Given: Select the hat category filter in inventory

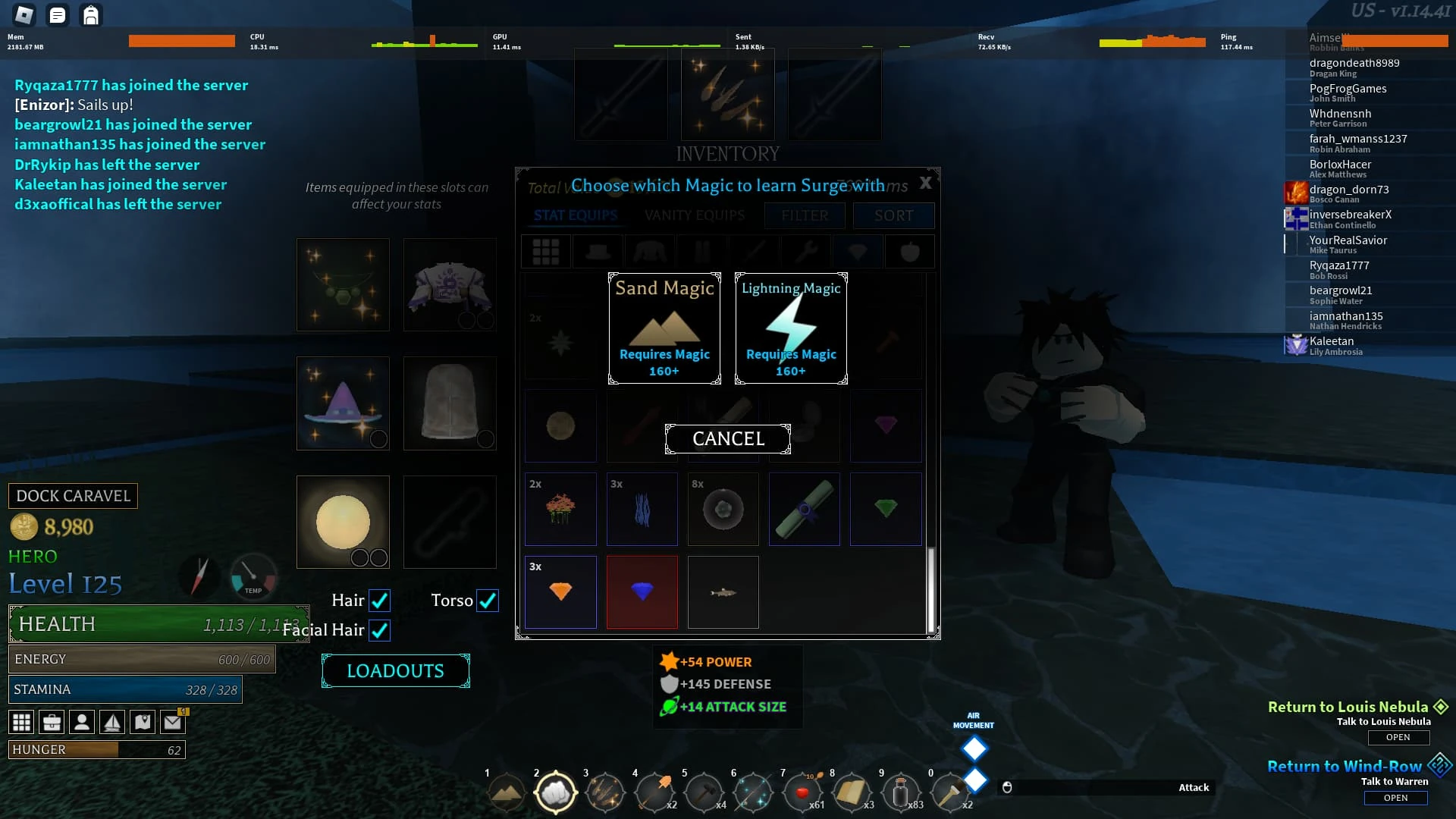Looking at the screenshot, I should click(x=598, y=251).
